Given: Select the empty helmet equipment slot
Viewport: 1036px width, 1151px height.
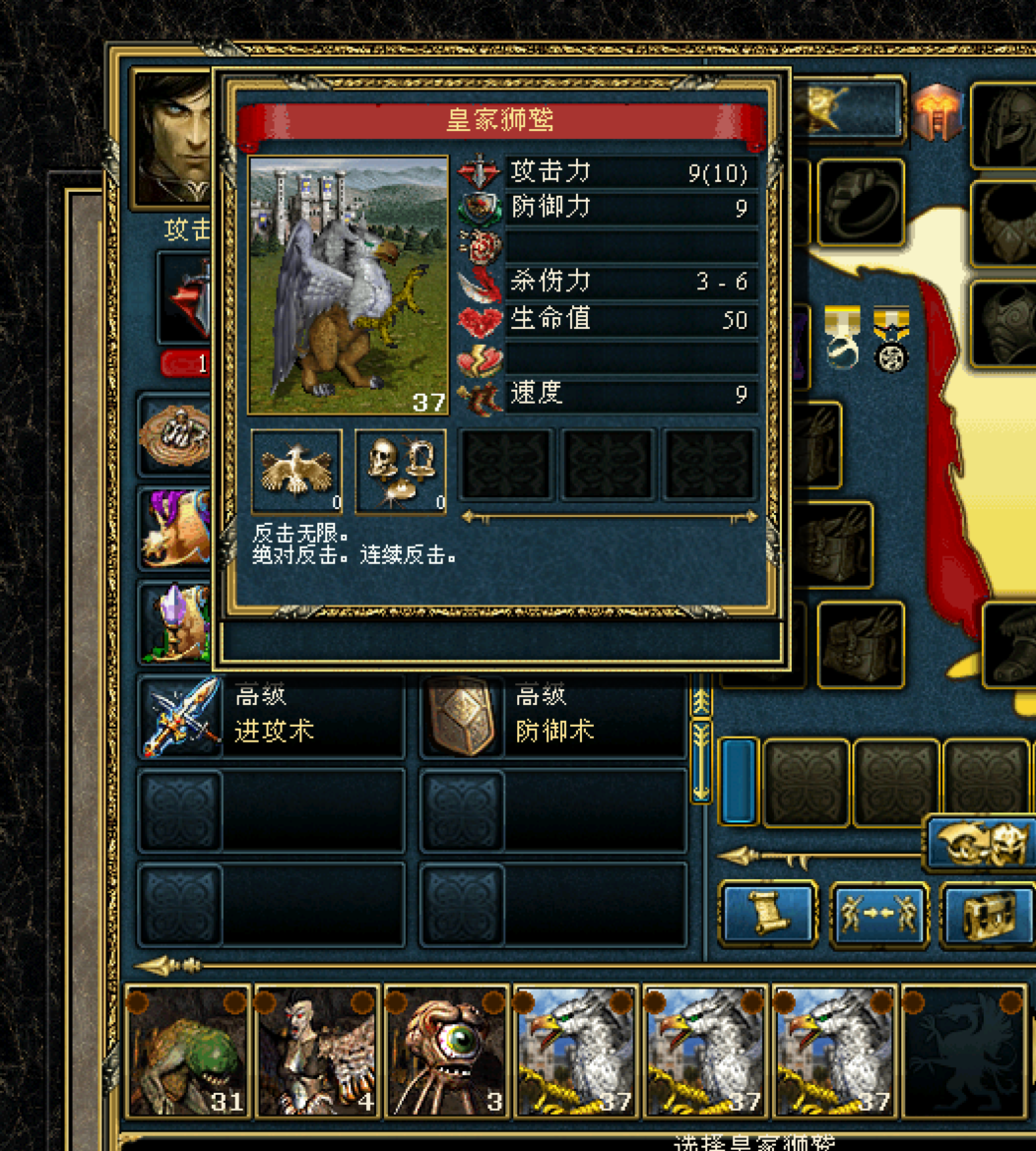Looking at the screenshot, I should tap(1004, 125).
